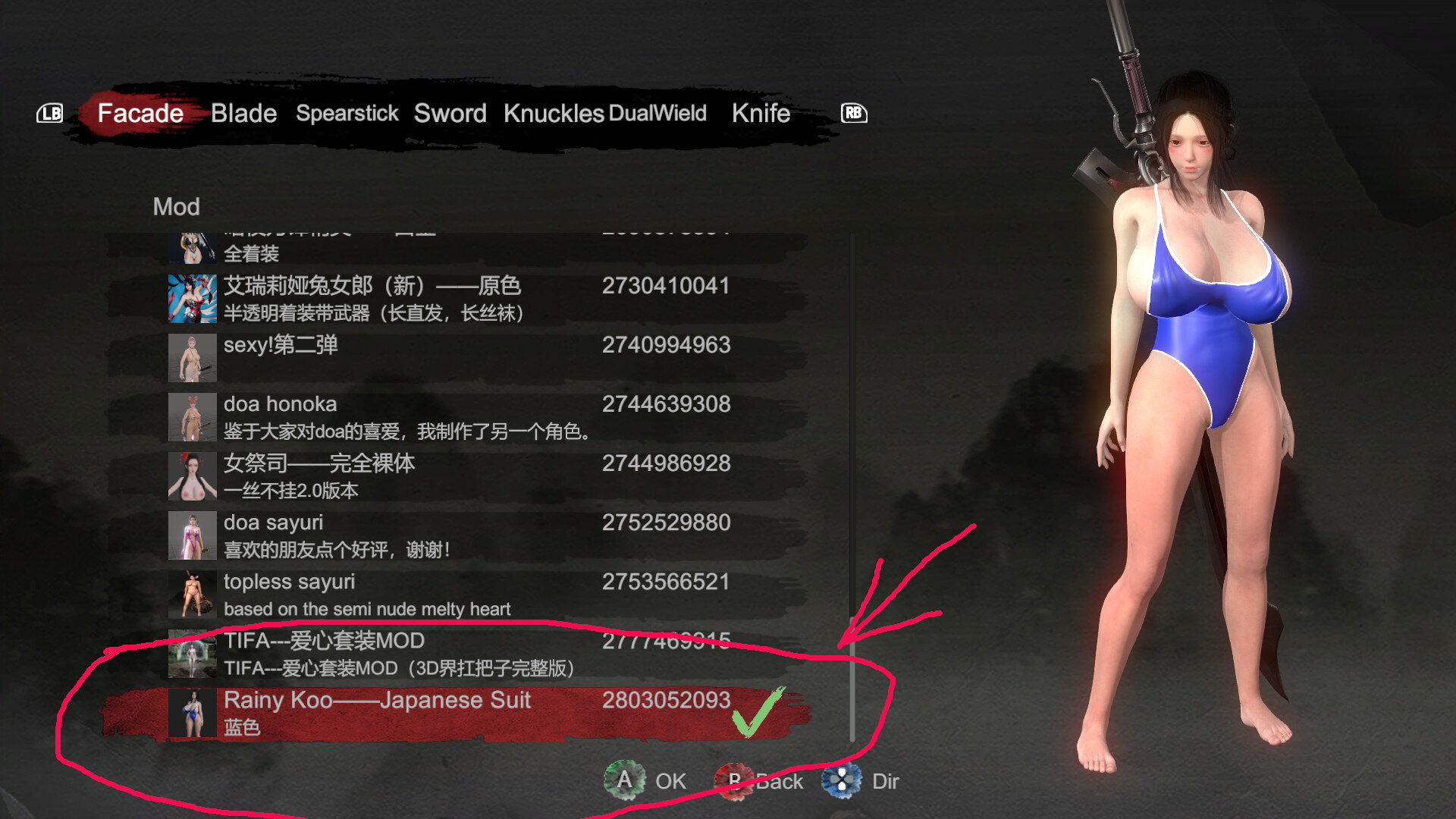This screenshot has width=1456, height=819.
Task: Switch to the DualWield tab
Action: pos(657,113)
